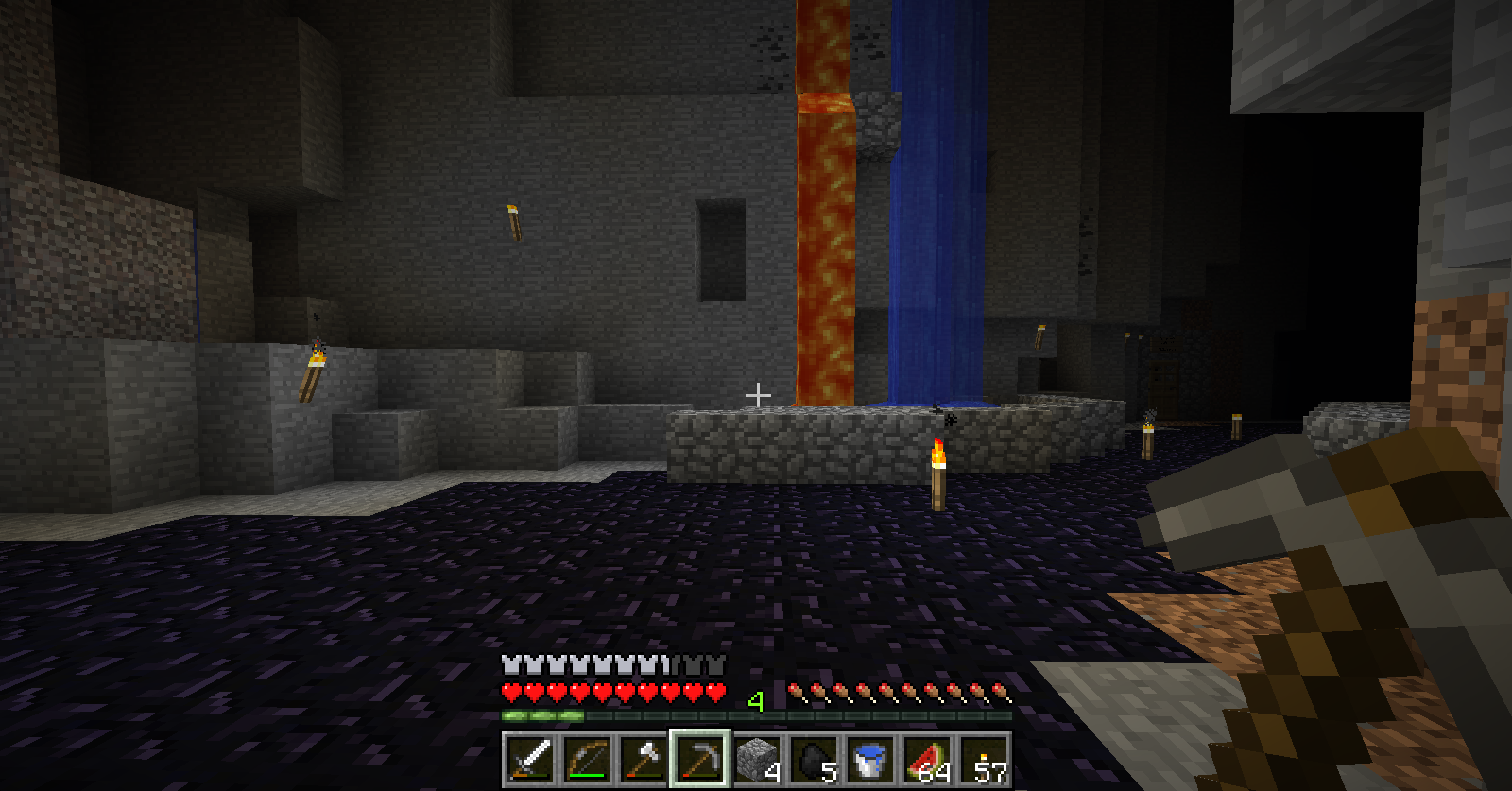
Task: Pick the coal stack in the hotbar
Action: pos(813,759)
